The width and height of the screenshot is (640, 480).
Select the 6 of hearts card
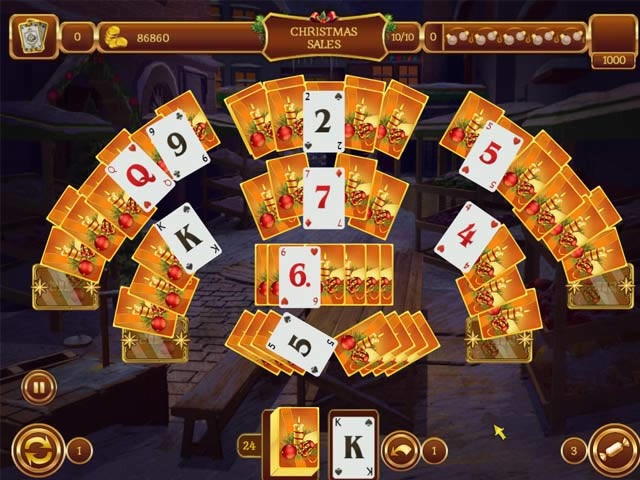click(x=298, y=274)
